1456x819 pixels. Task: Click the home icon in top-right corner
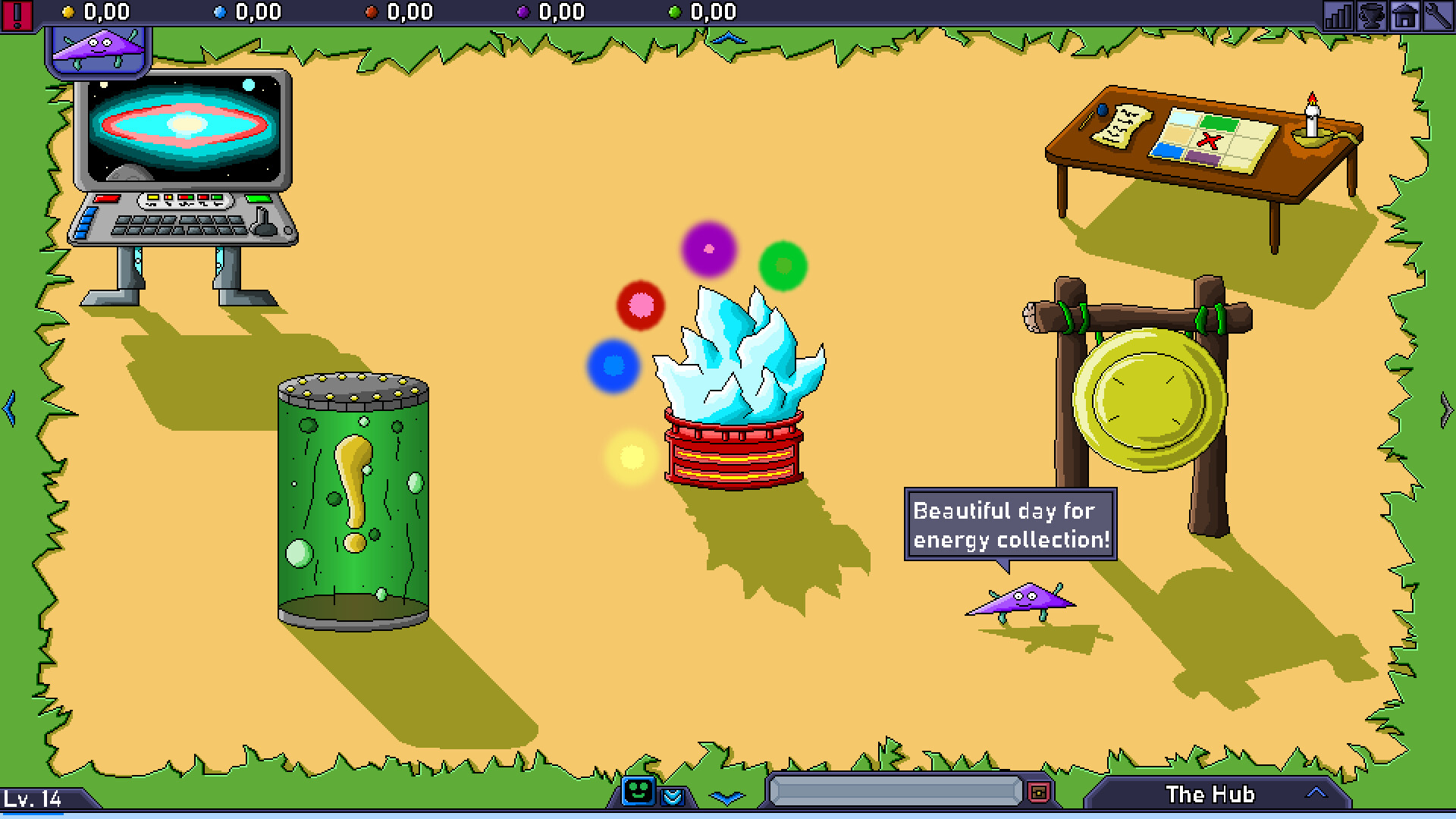1405,14
